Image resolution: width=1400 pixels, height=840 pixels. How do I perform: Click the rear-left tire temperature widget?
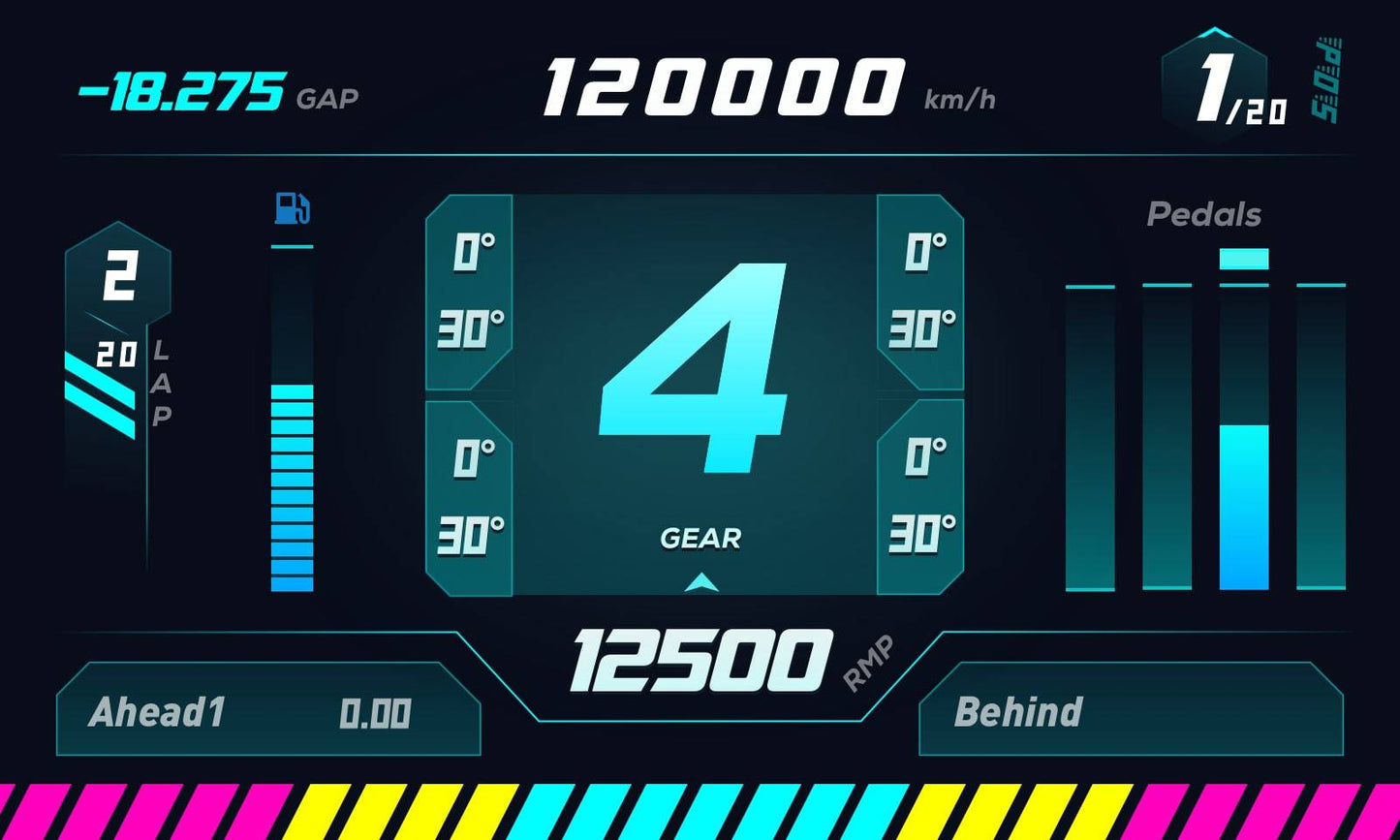coord(469,494)
